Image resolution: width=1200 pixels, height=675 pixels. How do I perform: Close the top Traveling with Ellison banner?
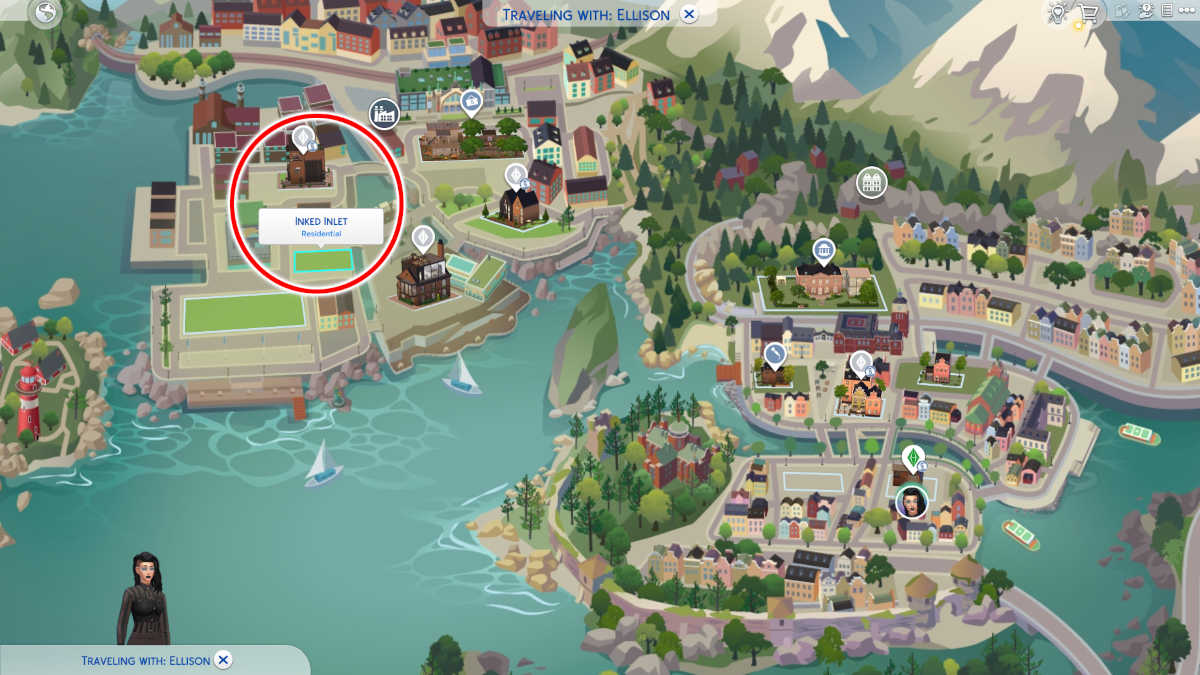[x=689, y=14]
